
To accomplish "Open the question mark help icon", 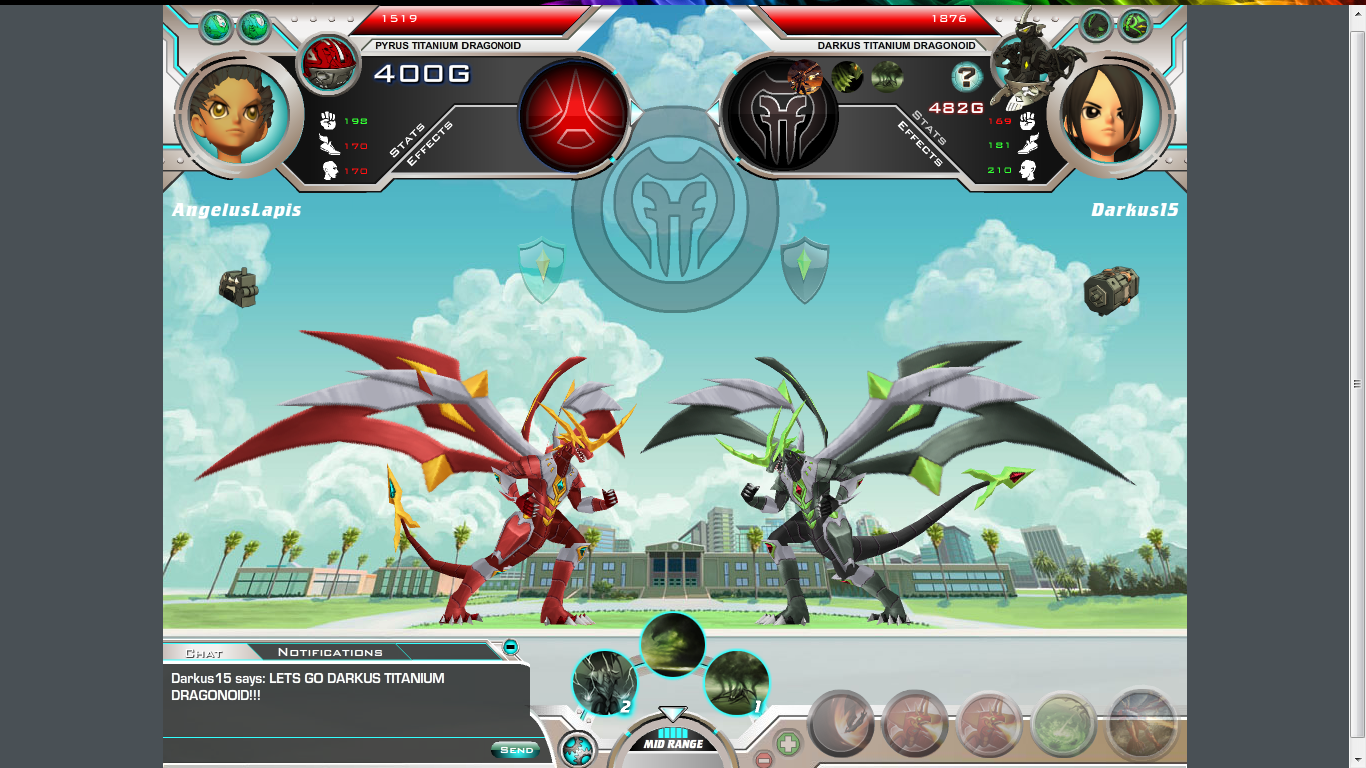I will (966, 77).
